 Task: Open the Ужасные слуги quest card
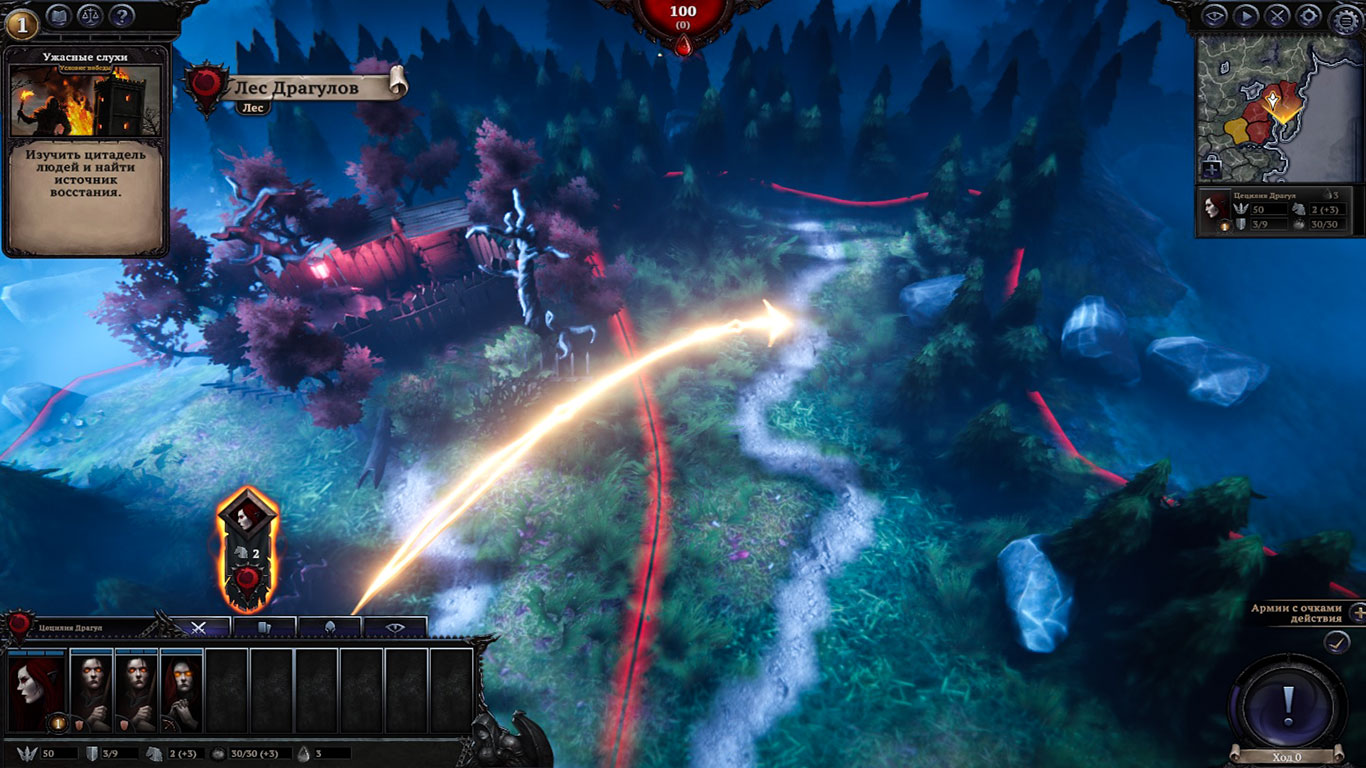click(x=86, y=150)
